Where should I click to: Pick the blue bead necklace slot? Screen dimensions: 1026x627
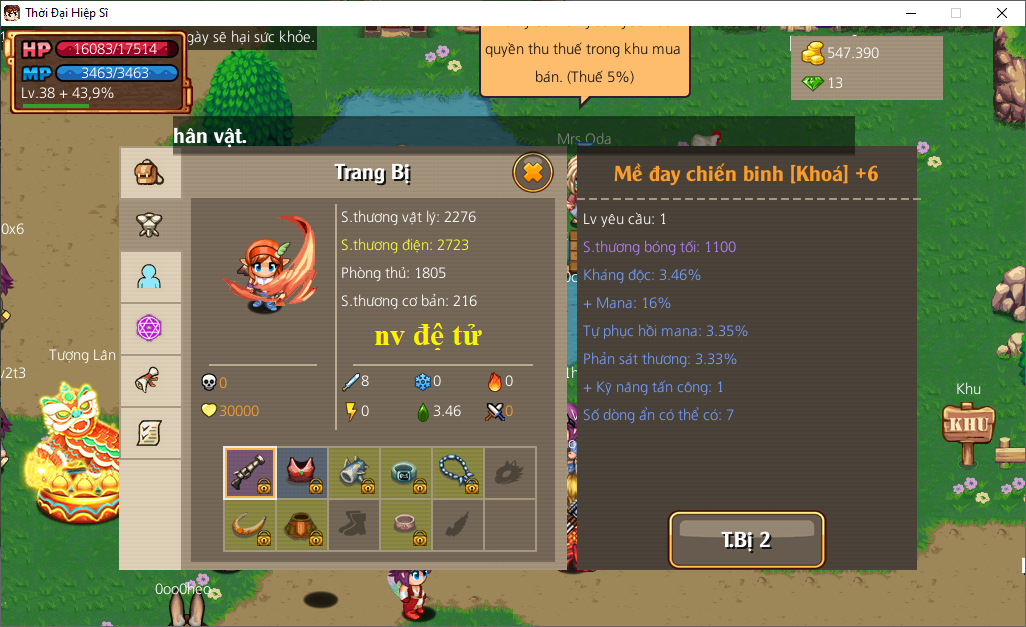coord(458,472)
